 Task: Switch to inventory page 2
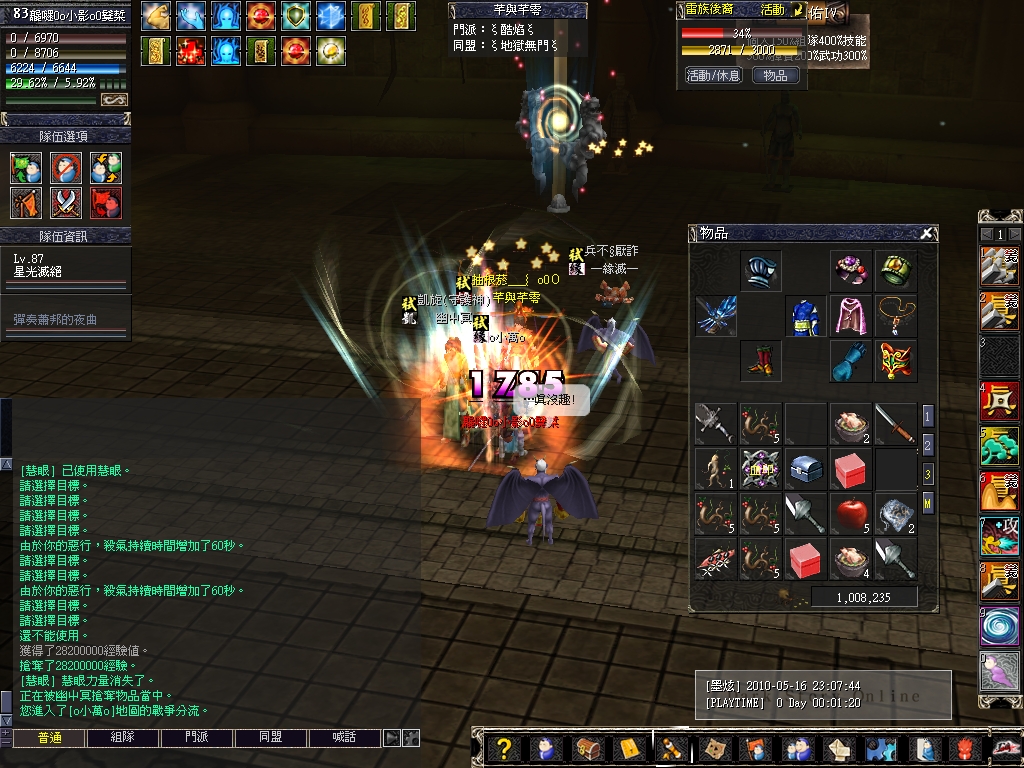pos(927,445)
